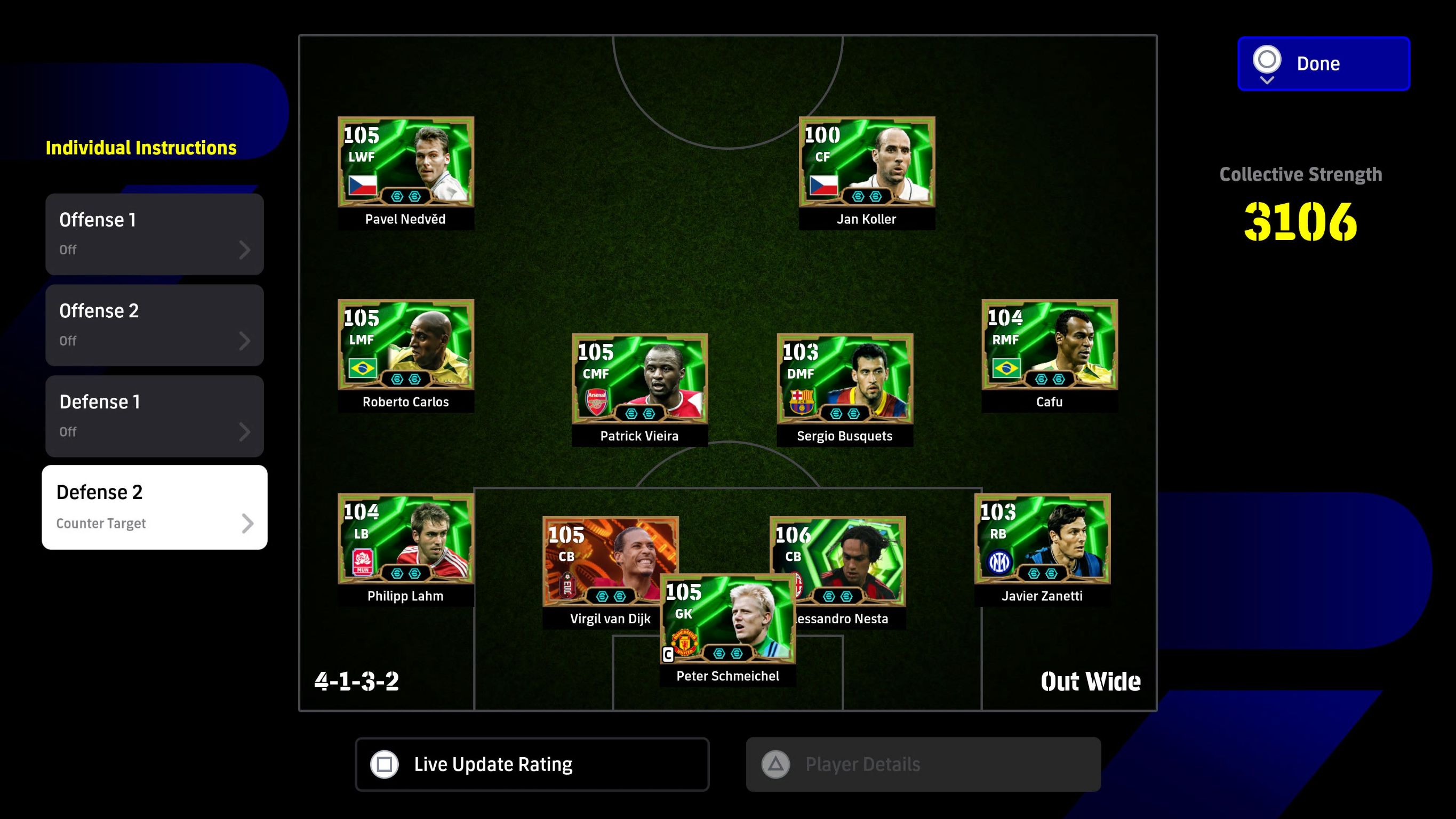Select the Offense 2 instruction entry

click(x=154, y=325)
